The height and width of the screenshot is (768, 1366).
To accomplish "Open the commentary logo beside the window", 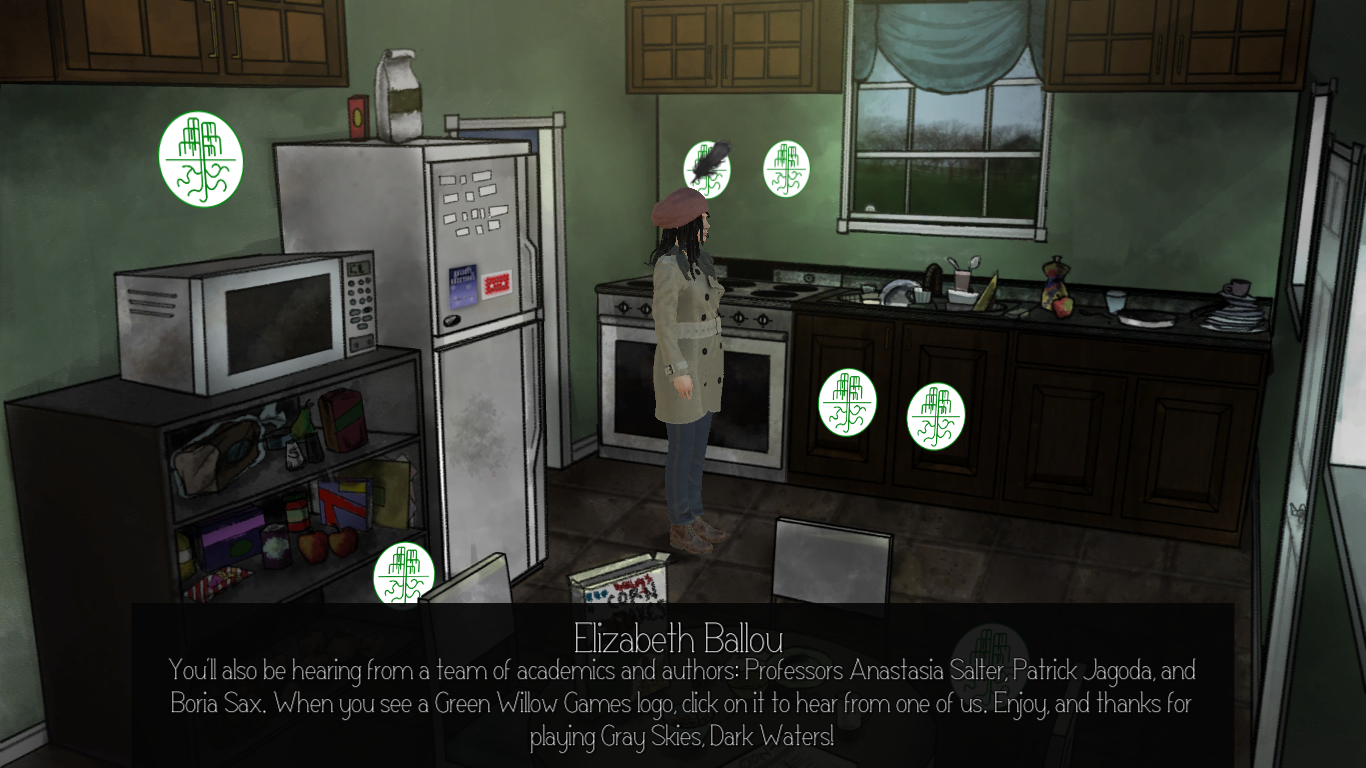I will [786, 168].
